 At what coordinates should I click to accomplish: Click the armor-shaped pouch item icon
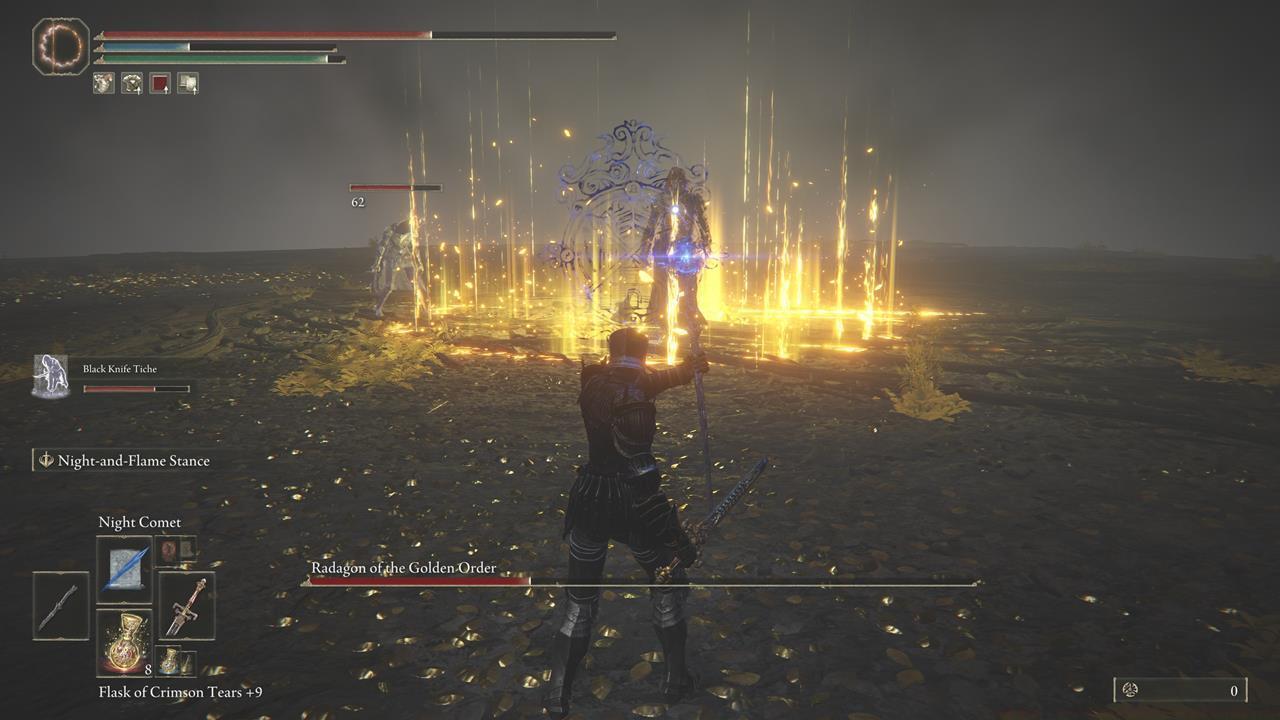(130, 83)
